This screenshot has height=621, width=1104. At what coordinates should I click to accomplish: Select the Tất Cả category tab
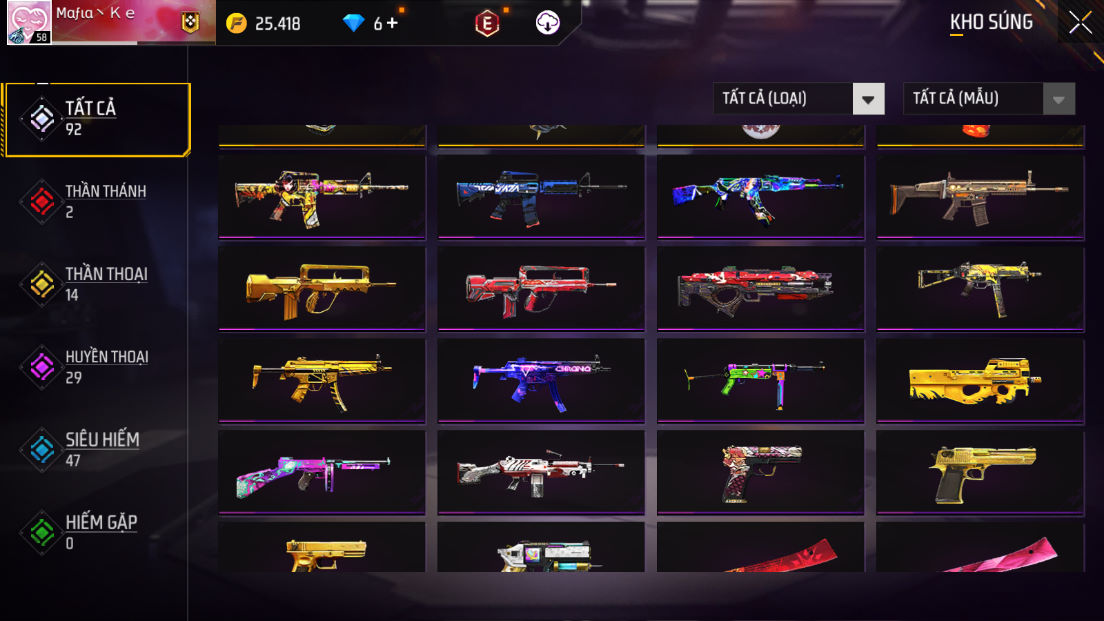96,119
